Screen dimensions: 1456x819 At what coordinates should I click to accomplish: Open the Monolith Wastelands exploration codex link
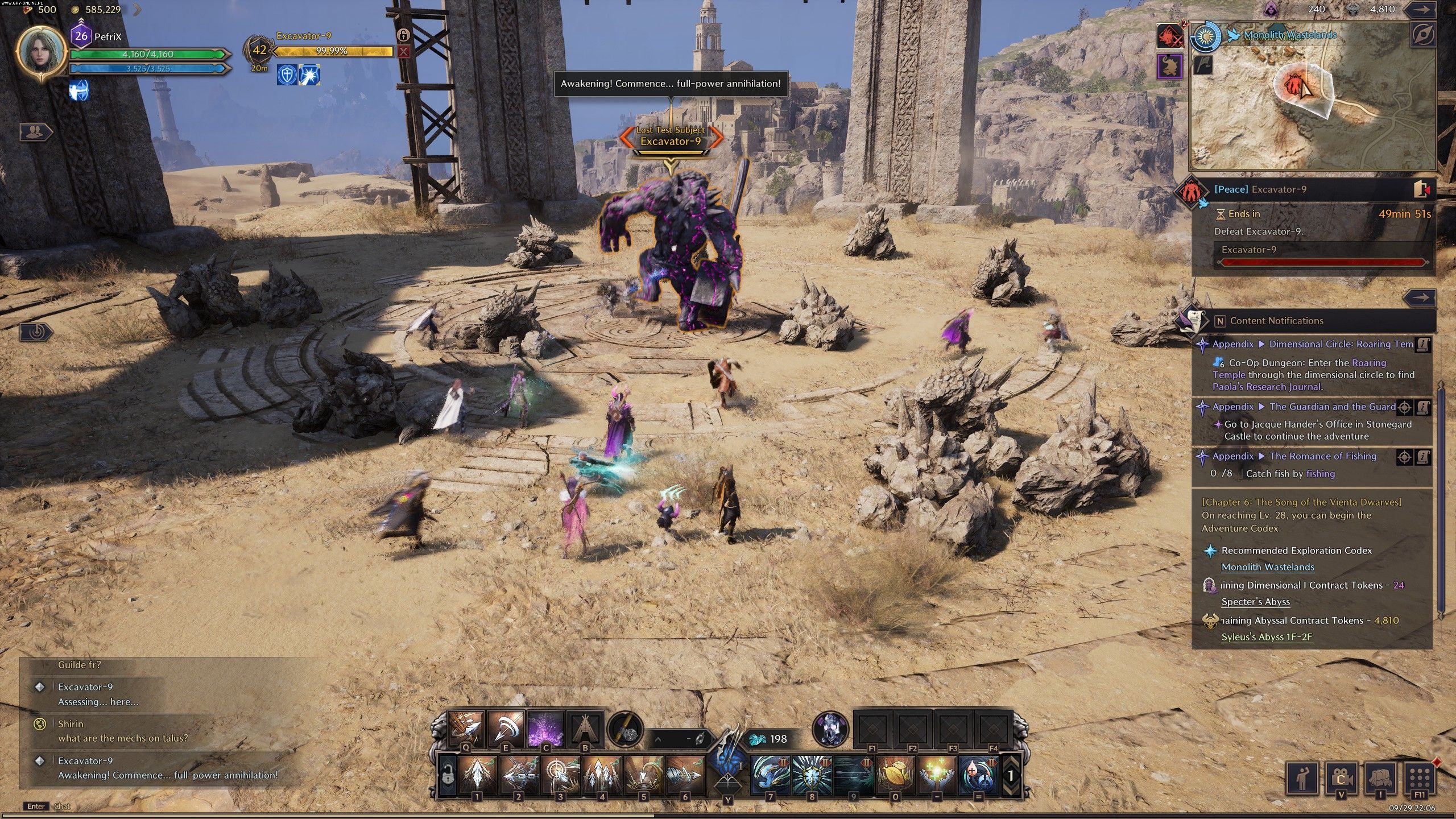pyautogui.click(x=1268, y=567)
